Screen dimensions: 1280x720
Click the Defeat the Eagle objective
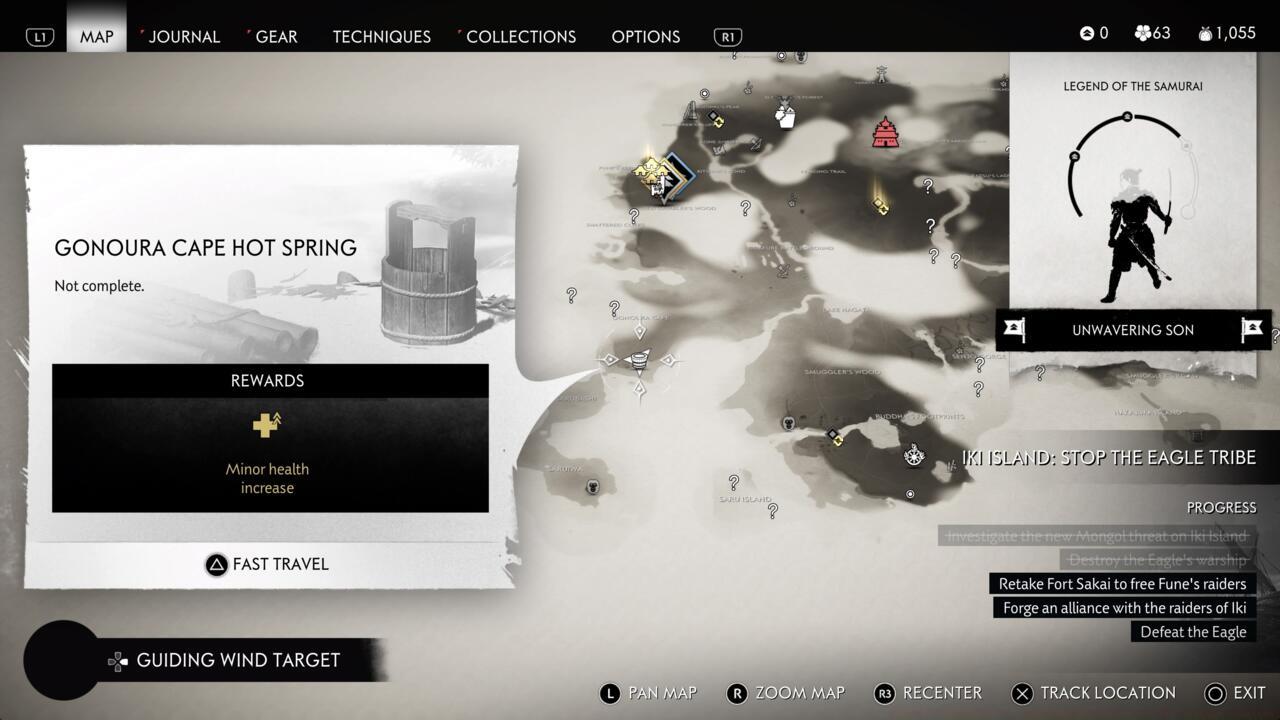1193,632
